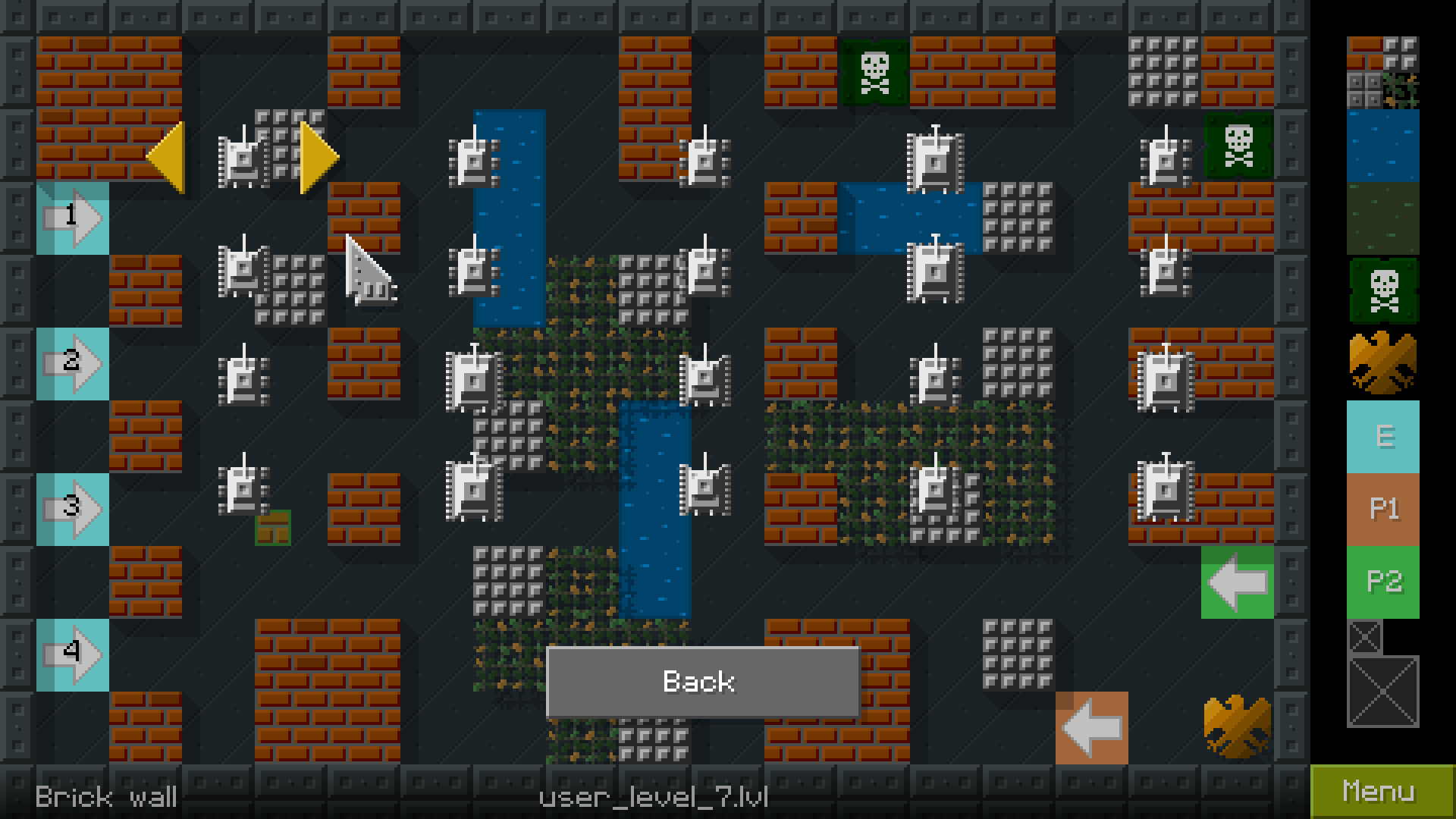Select the water tile in the palette

1382,144
